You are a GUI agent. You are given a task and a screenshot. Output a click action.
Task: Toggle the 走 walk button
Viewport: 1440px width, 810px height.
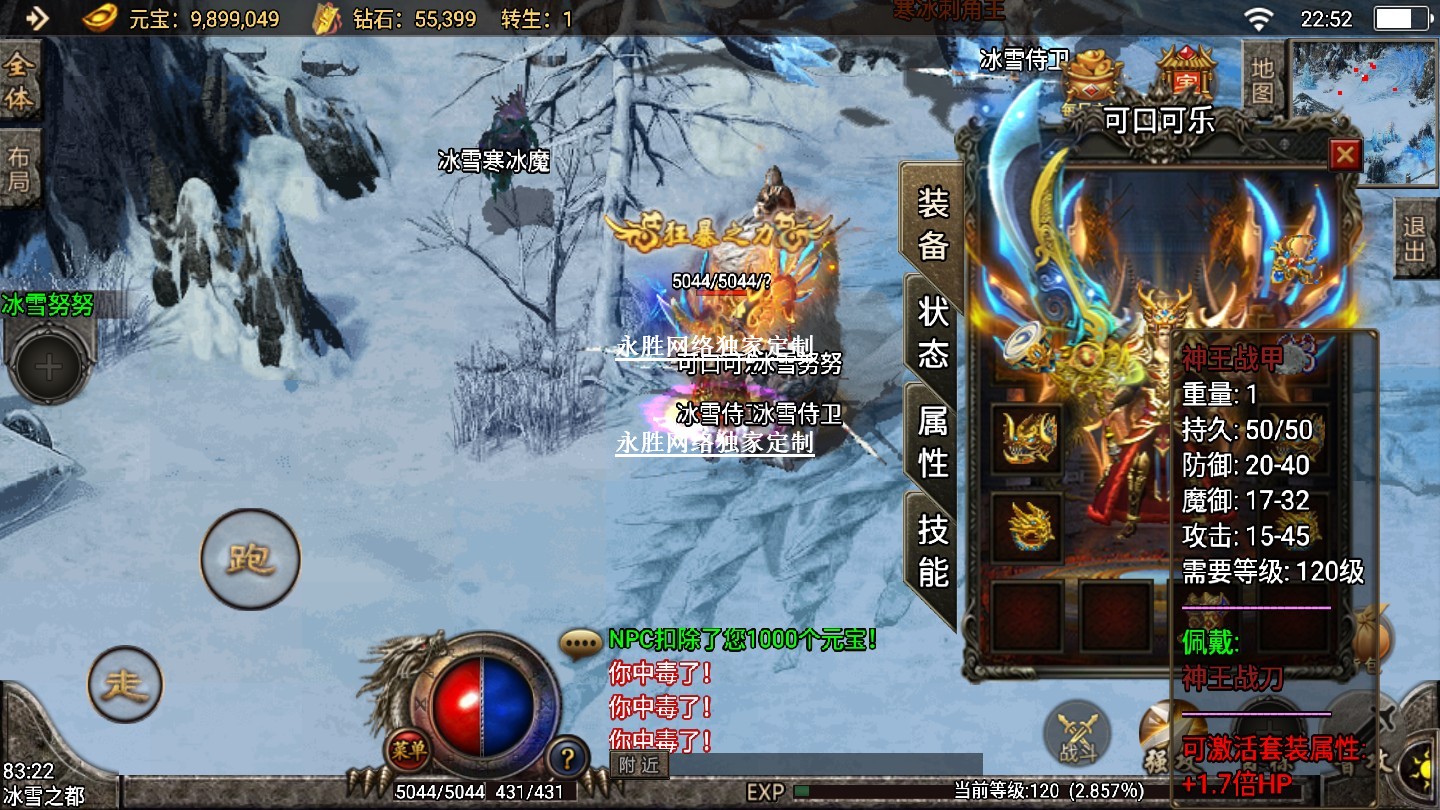125,684
